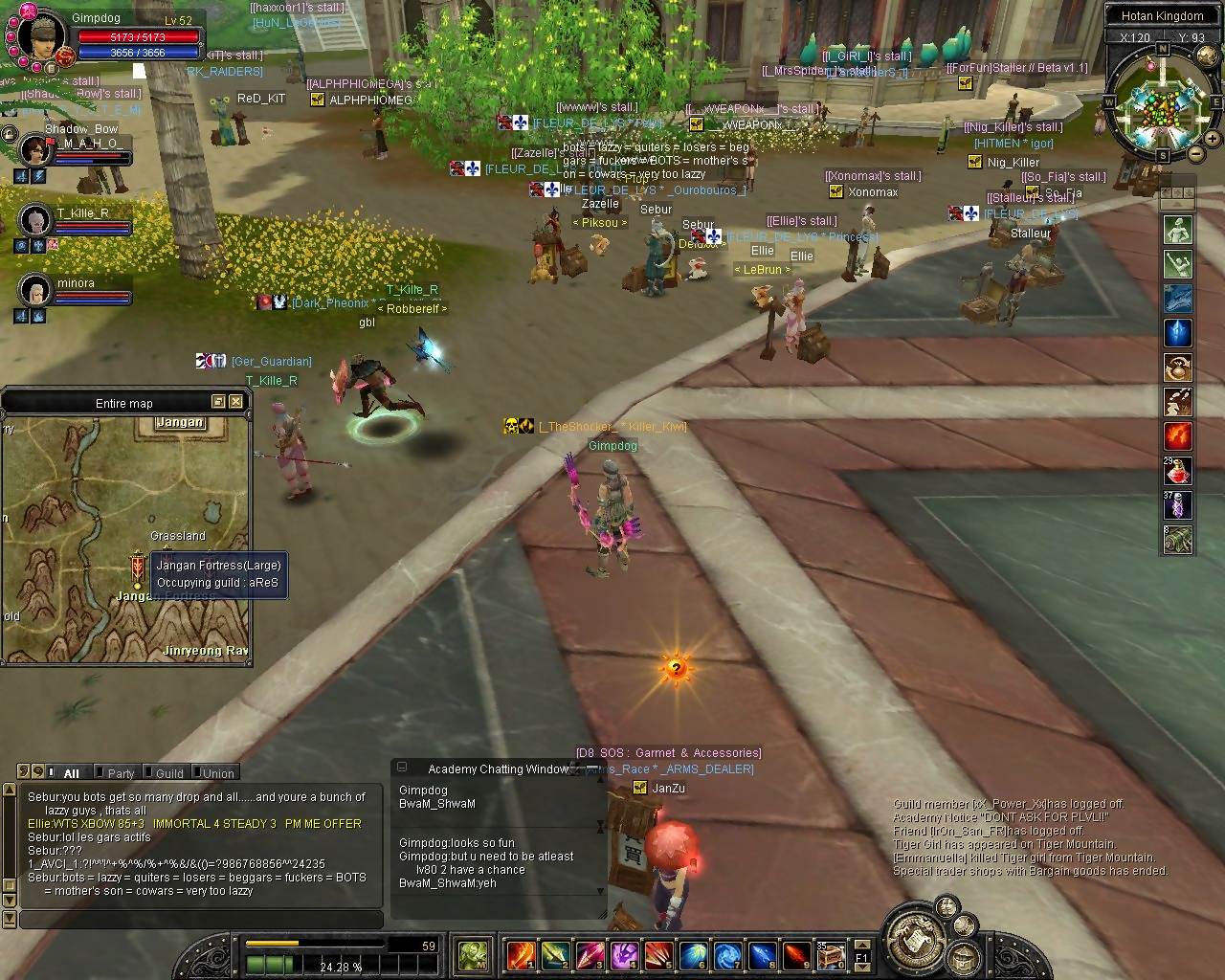The image size is (1225, 980).
Task: Switch hotbar page with the up arrow
Action: tap(861, 946)
